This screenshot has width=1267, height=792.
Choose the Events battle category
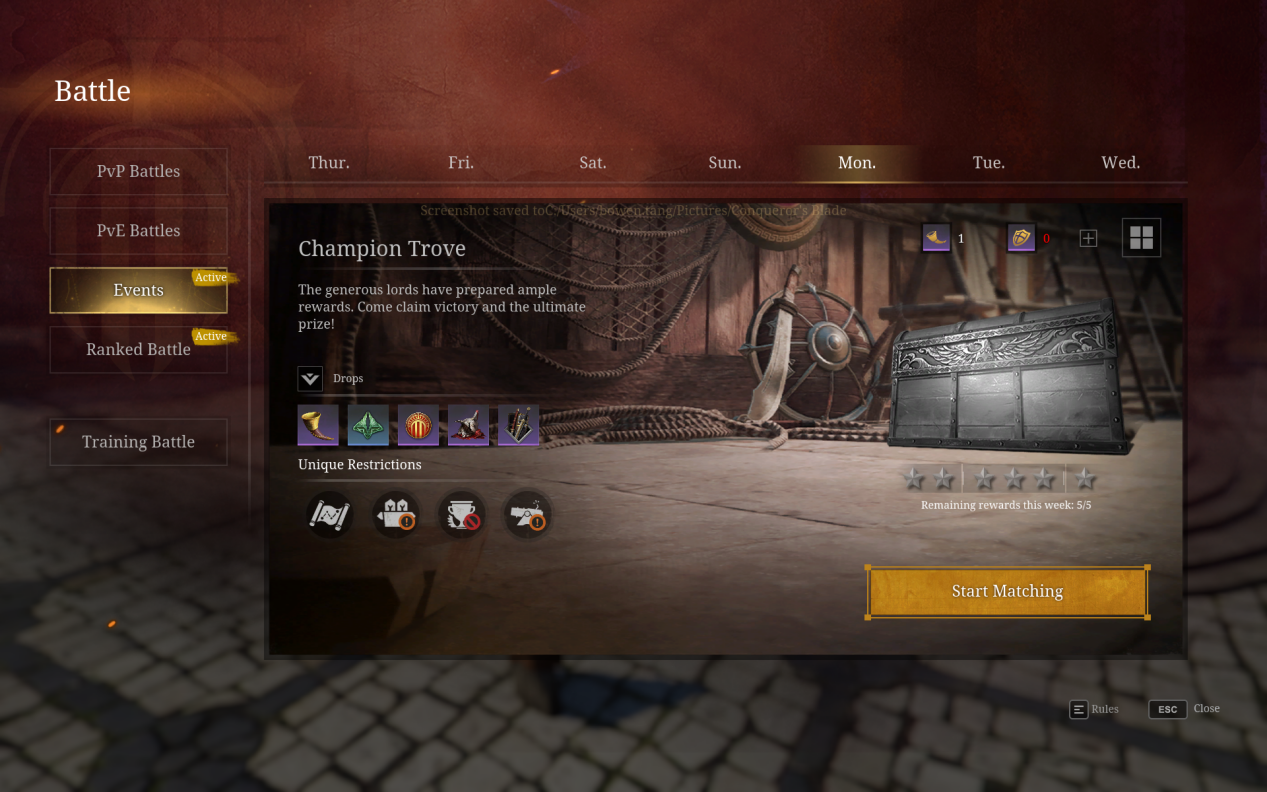coord(138,290)
